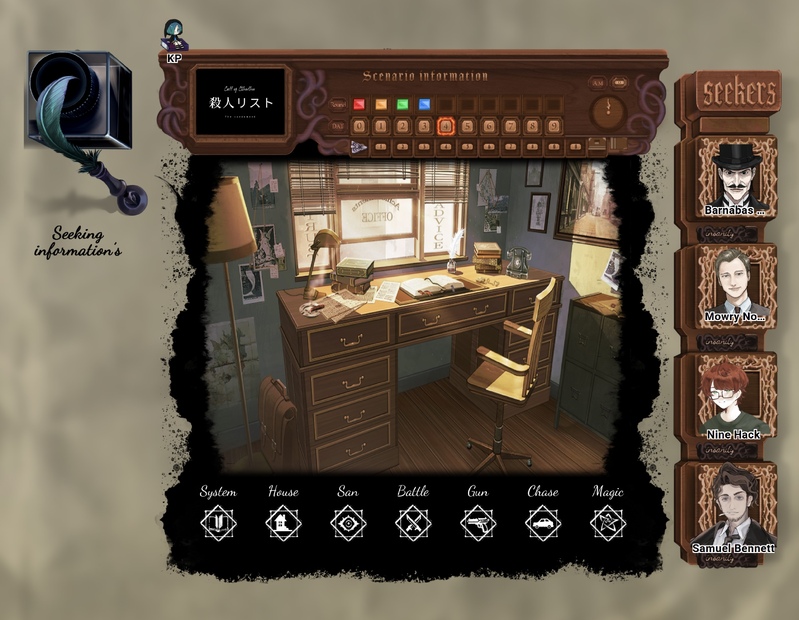799x620 pixels.
Task: Choose the green round marker
Action: 402,104
